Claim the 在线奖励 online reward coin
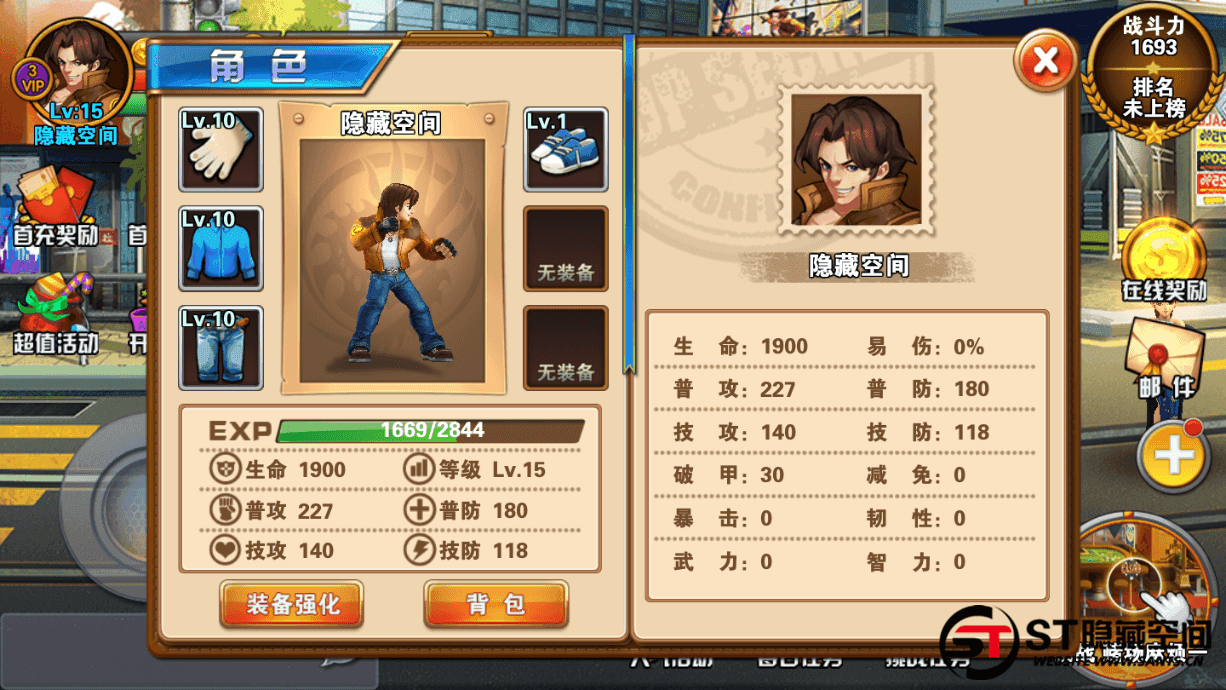This screenshot has height=690, width=1226. [x=1164, y=256]
